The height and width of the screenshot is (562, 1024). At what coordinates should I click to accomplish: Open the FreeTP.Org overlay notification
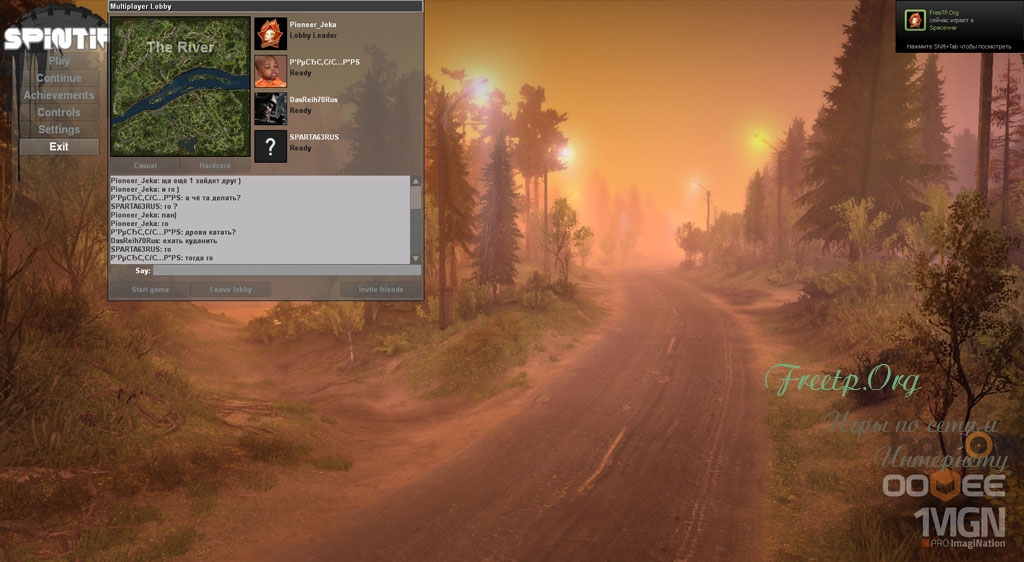pyautogui.click(x=957, y=27)
